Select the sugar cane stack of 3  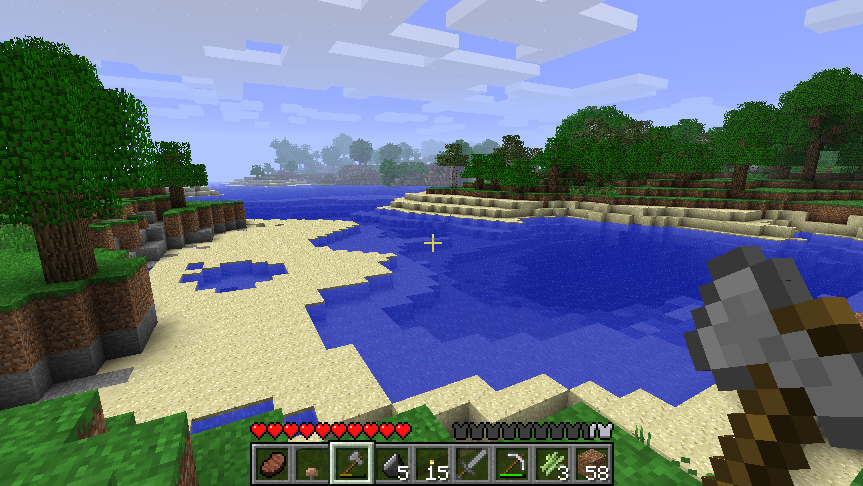(552, 463)
